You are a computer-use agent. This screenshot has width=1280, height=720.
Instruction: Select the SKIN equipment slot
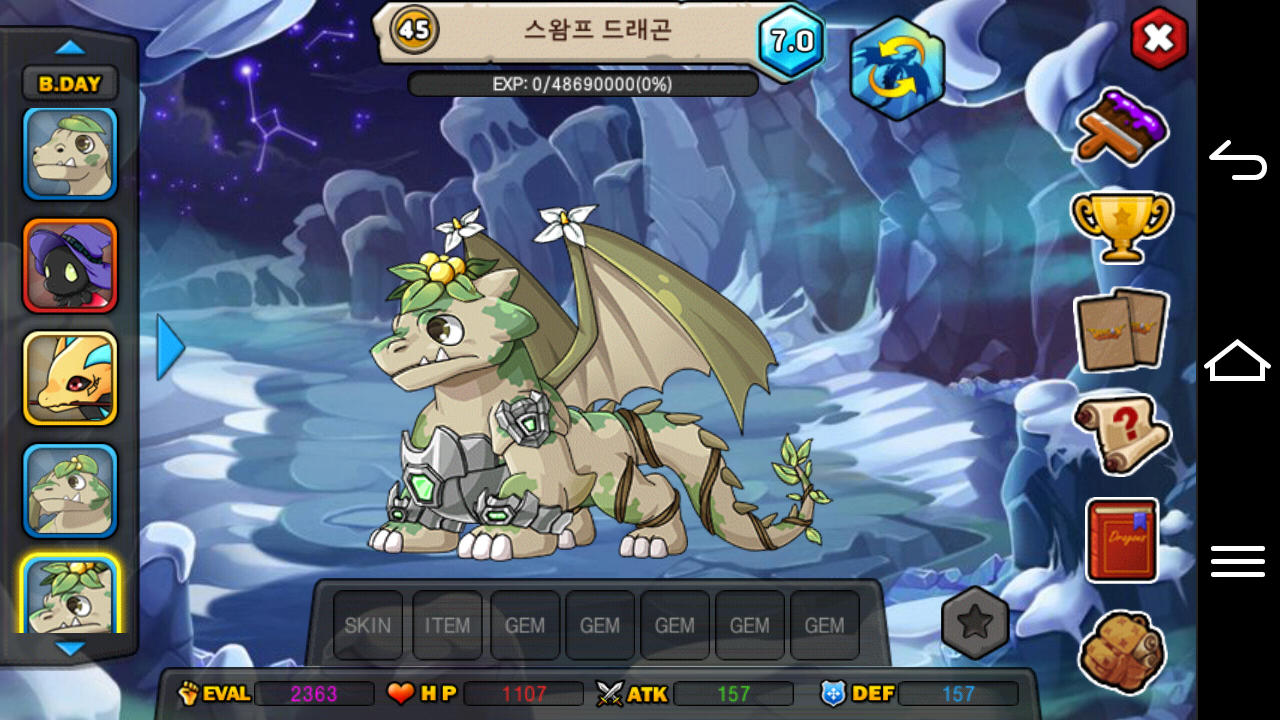(x=368, y=625)
